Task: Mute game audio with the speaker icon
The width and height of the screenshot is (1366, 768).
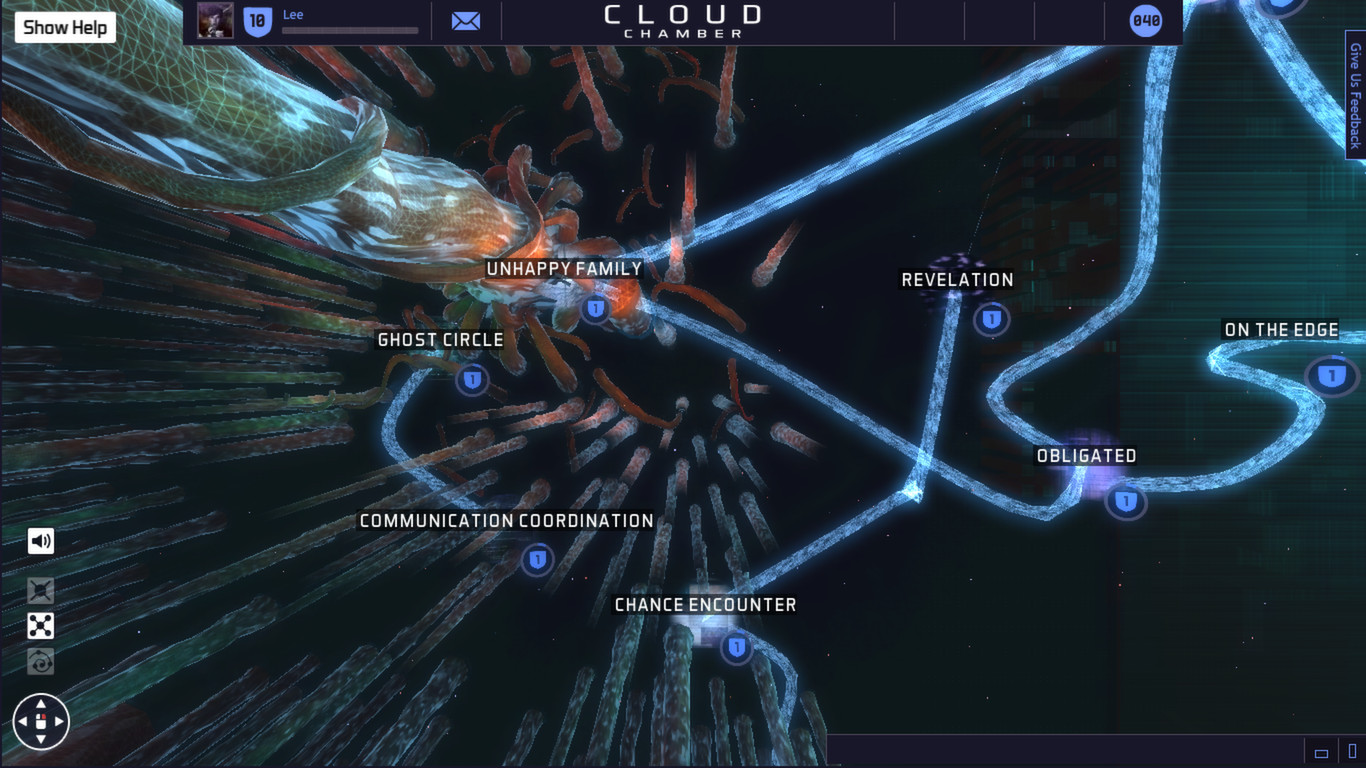Action: pyautogui.click(x=40, y=541)
